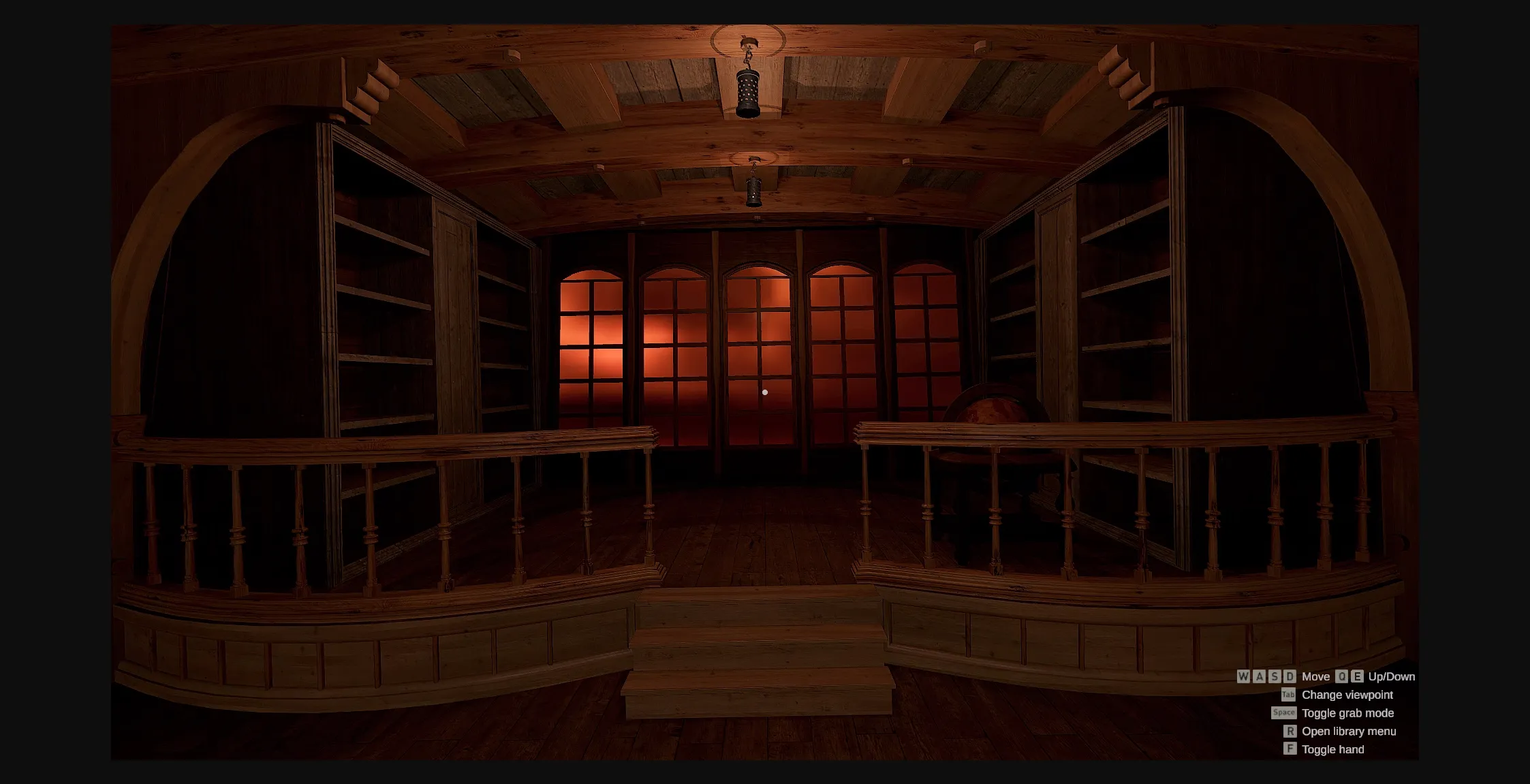This screenshot has width=1530, height=784.
Task: Toggle hand using the labeled control
Action: click(x=1333, y=749)
